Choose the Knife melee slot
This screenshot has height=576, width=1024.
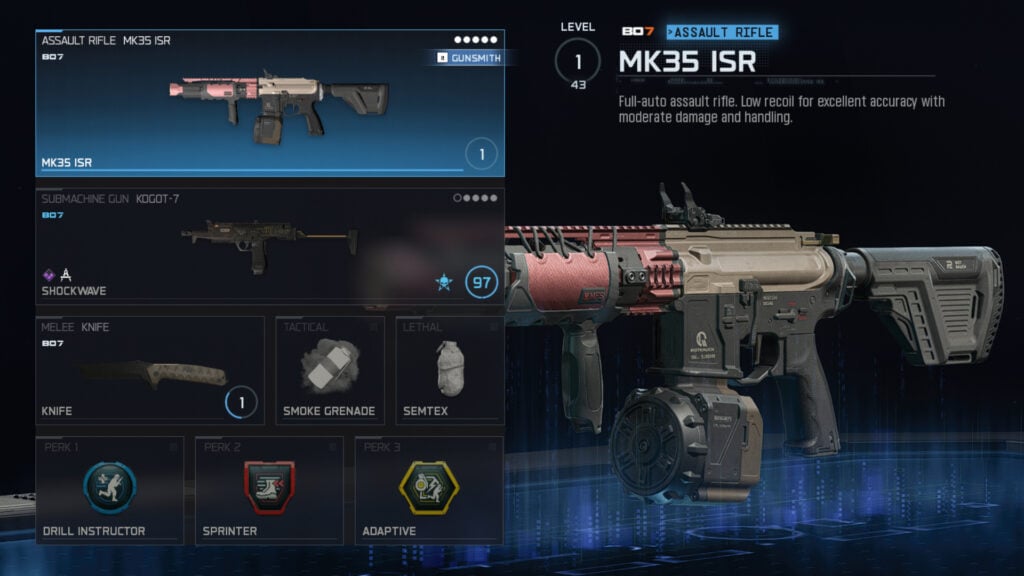(x=150, y=370)
